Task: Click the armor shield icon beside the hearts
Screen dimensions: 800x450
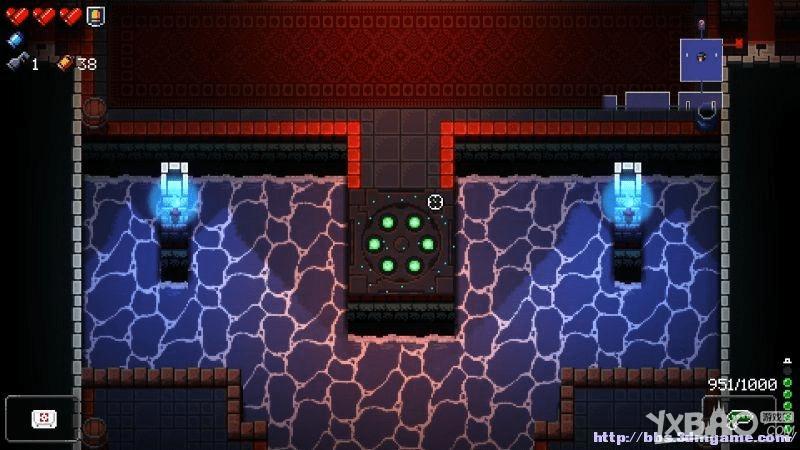Action: 94,15
